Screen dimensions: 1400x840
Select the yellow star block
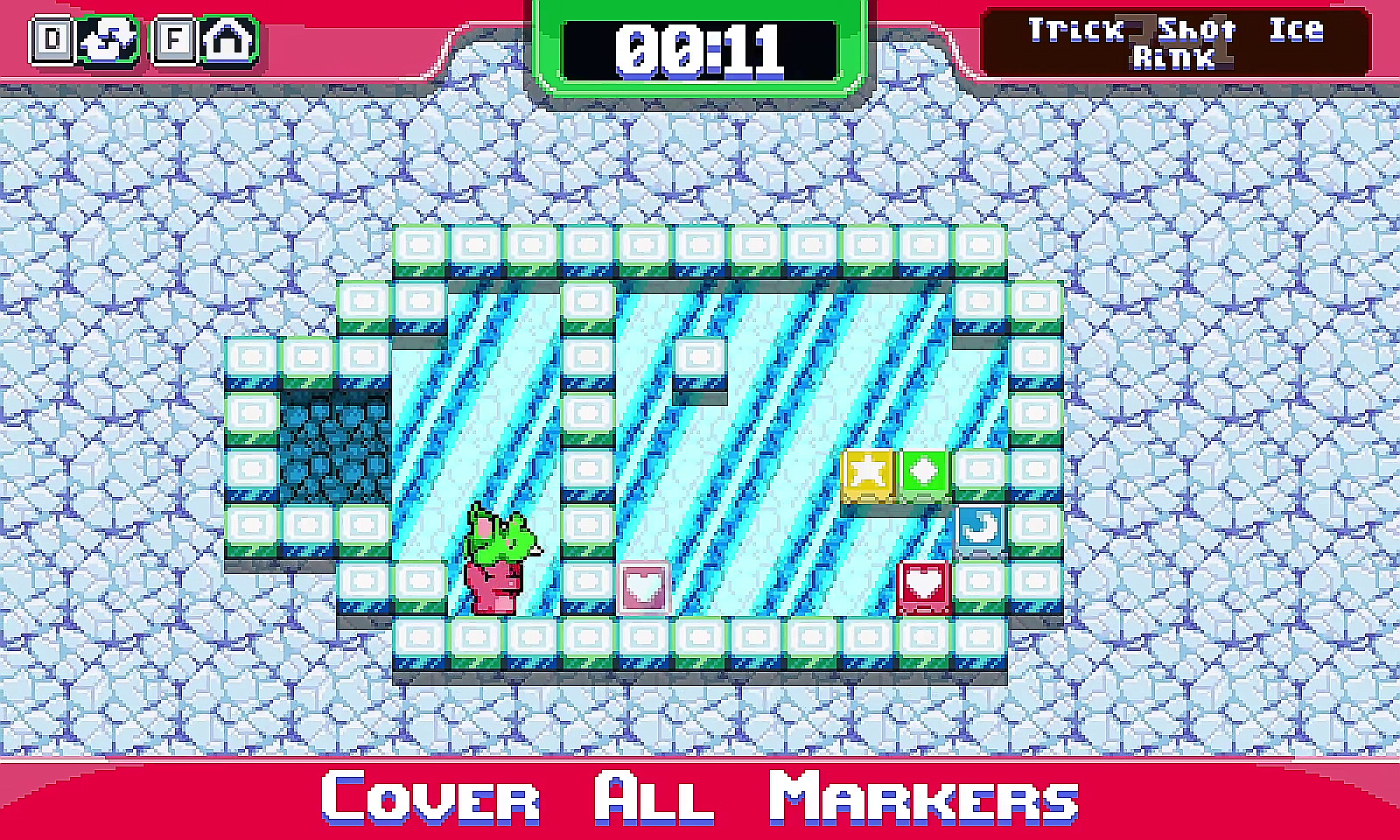867,475
